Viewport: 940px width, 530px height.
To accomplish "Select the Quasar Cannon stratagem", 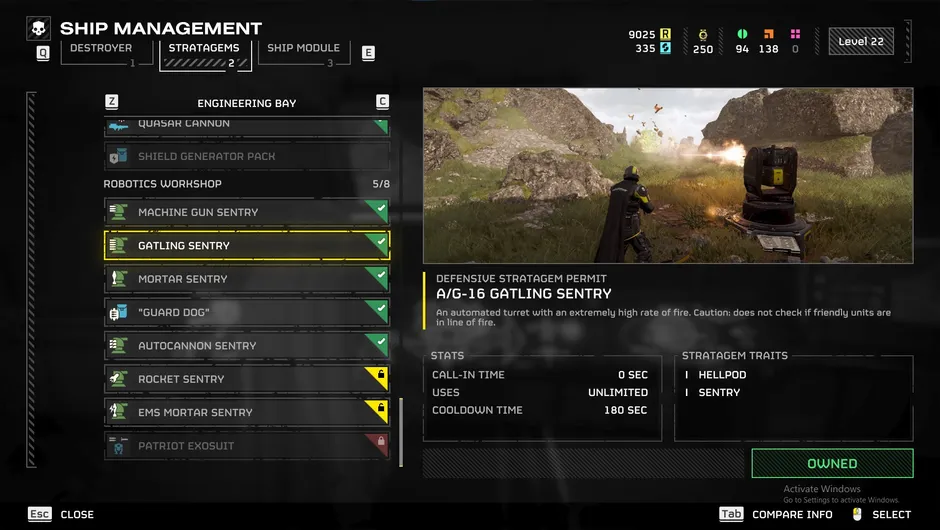I will [x=246, y=125].
